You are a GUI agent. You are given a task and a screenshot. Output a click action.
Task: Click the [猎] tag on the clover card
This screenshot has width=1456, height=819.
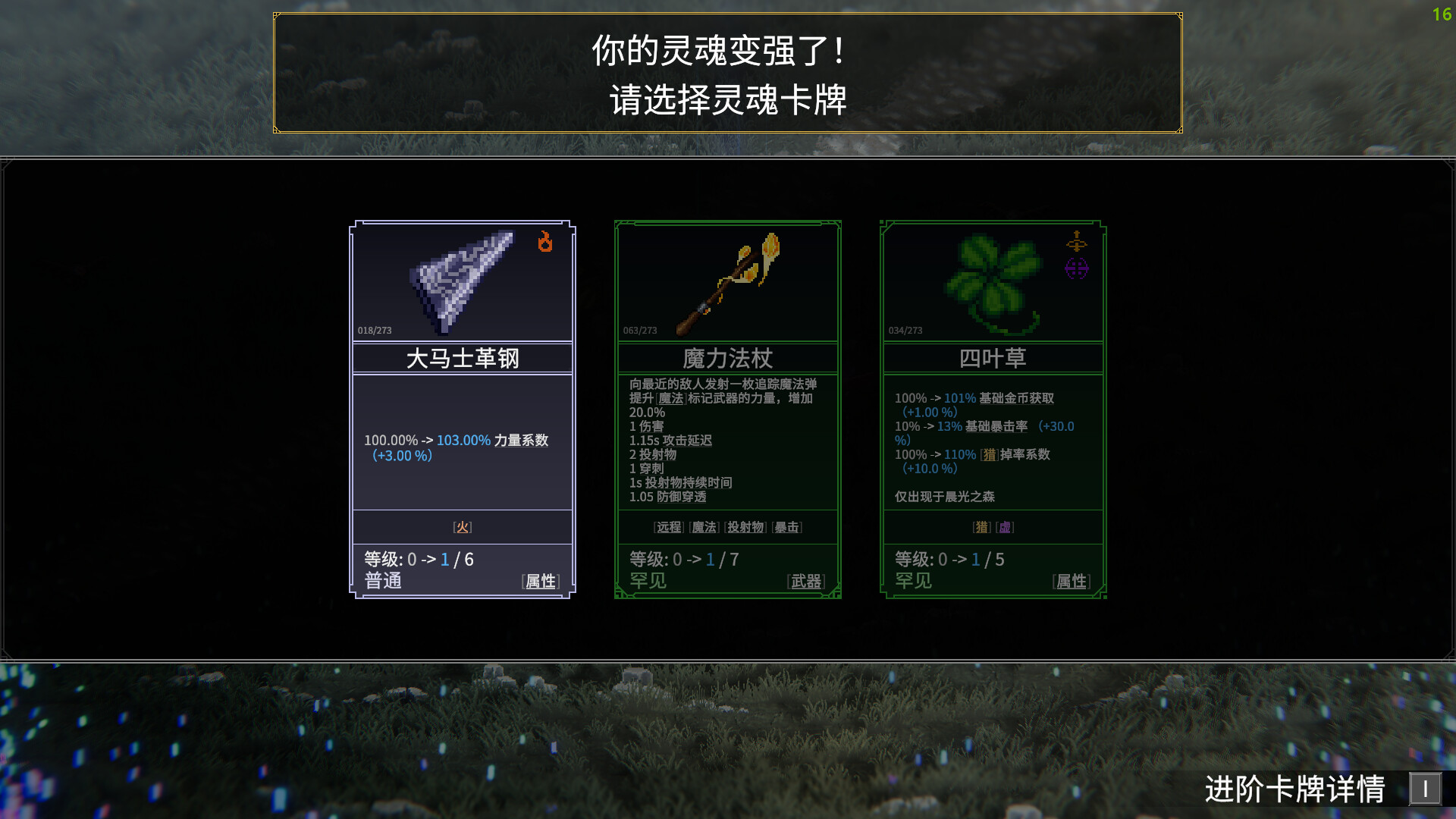tap(981, 527)
